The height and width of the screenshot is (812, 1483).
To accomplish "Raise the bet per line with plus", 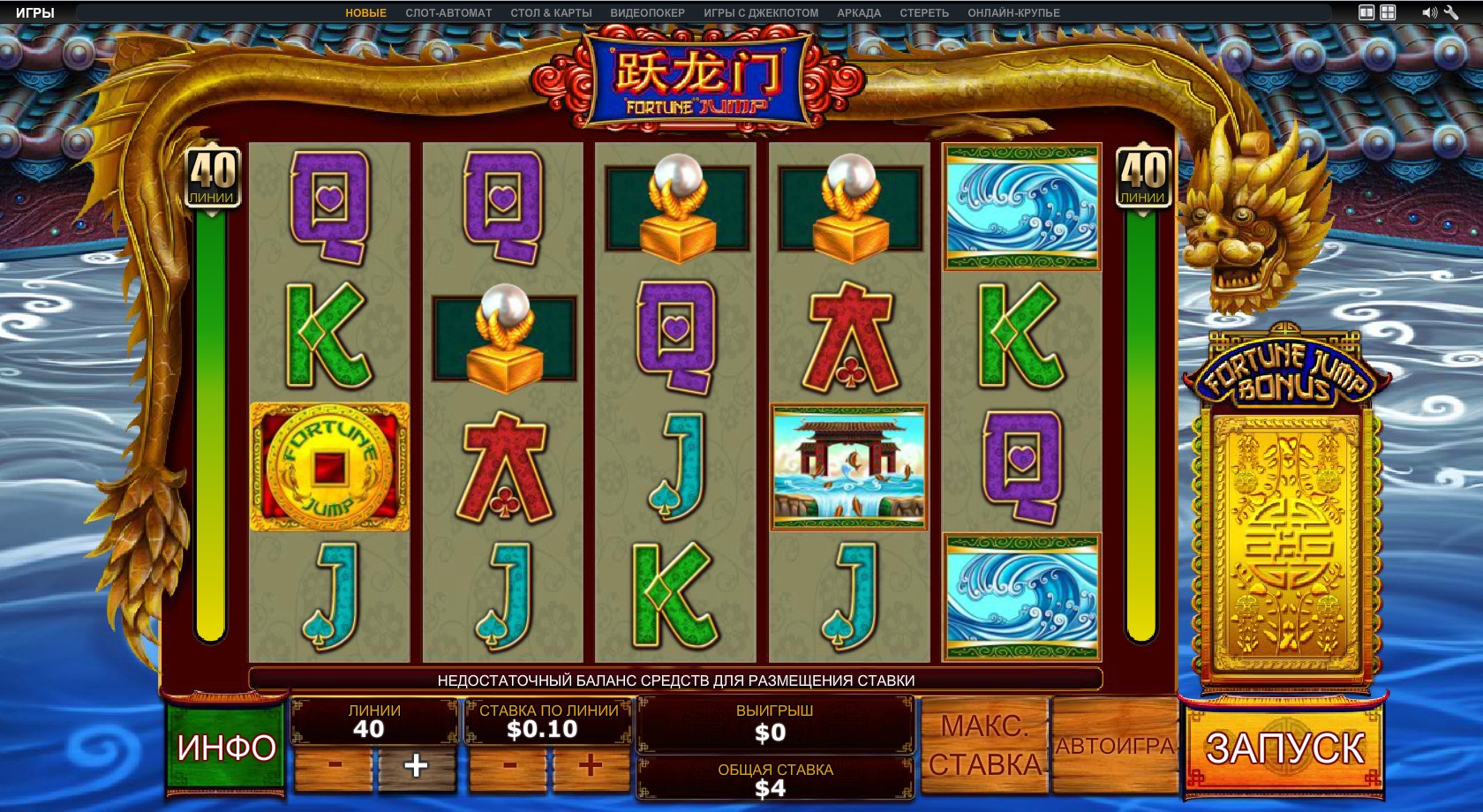I will (591, 765).
